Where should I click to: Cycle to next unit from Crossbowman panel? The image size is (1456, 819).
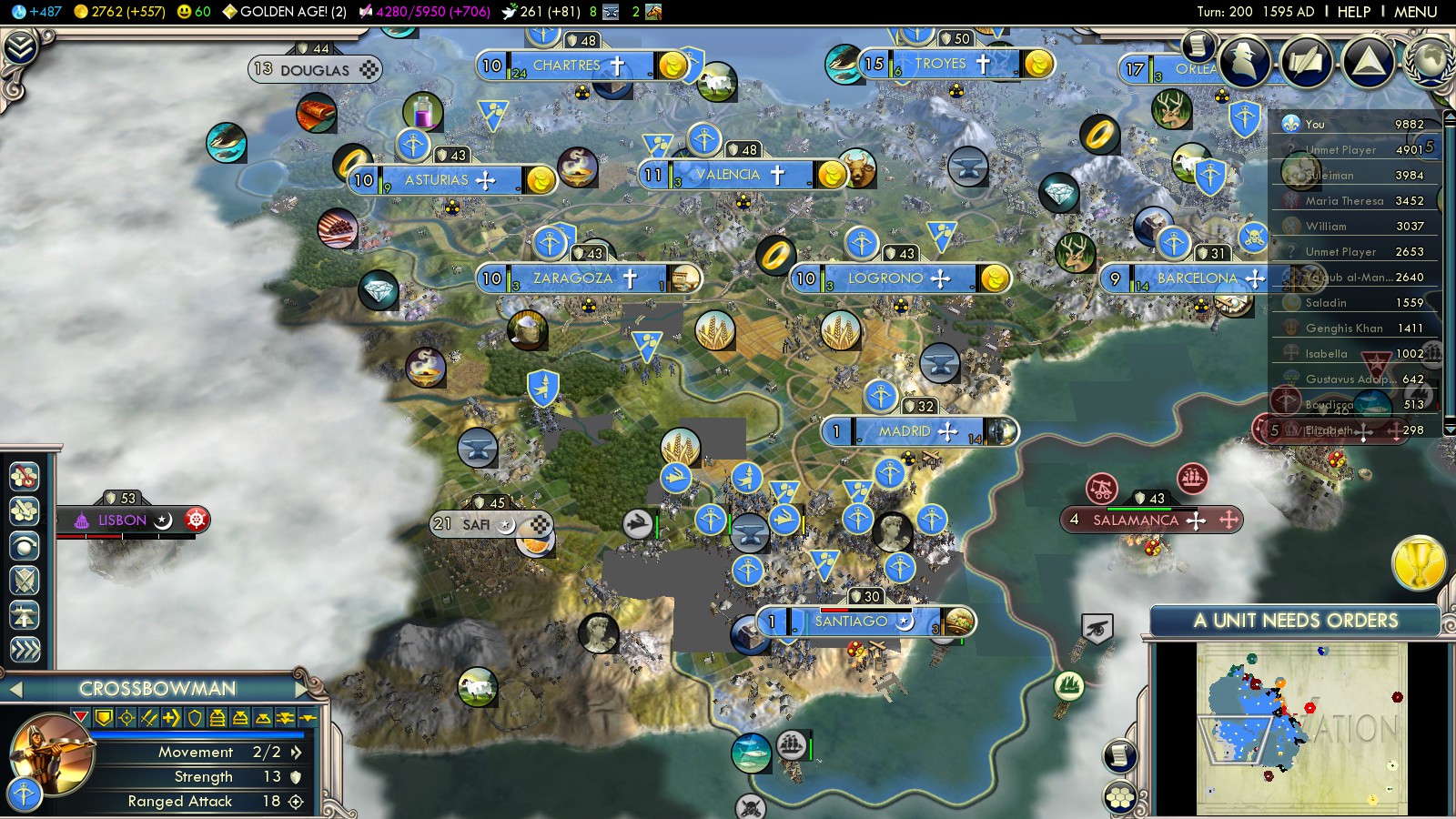(x=303, y=689)
